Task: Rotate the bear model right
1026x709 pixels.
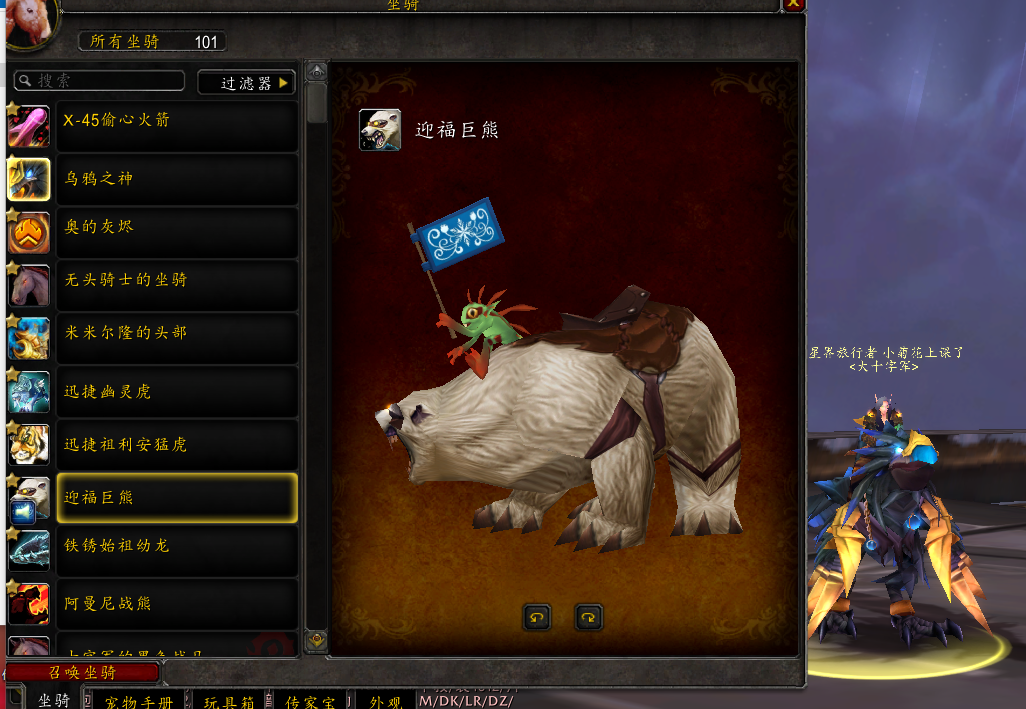Action: pos(589,617)
